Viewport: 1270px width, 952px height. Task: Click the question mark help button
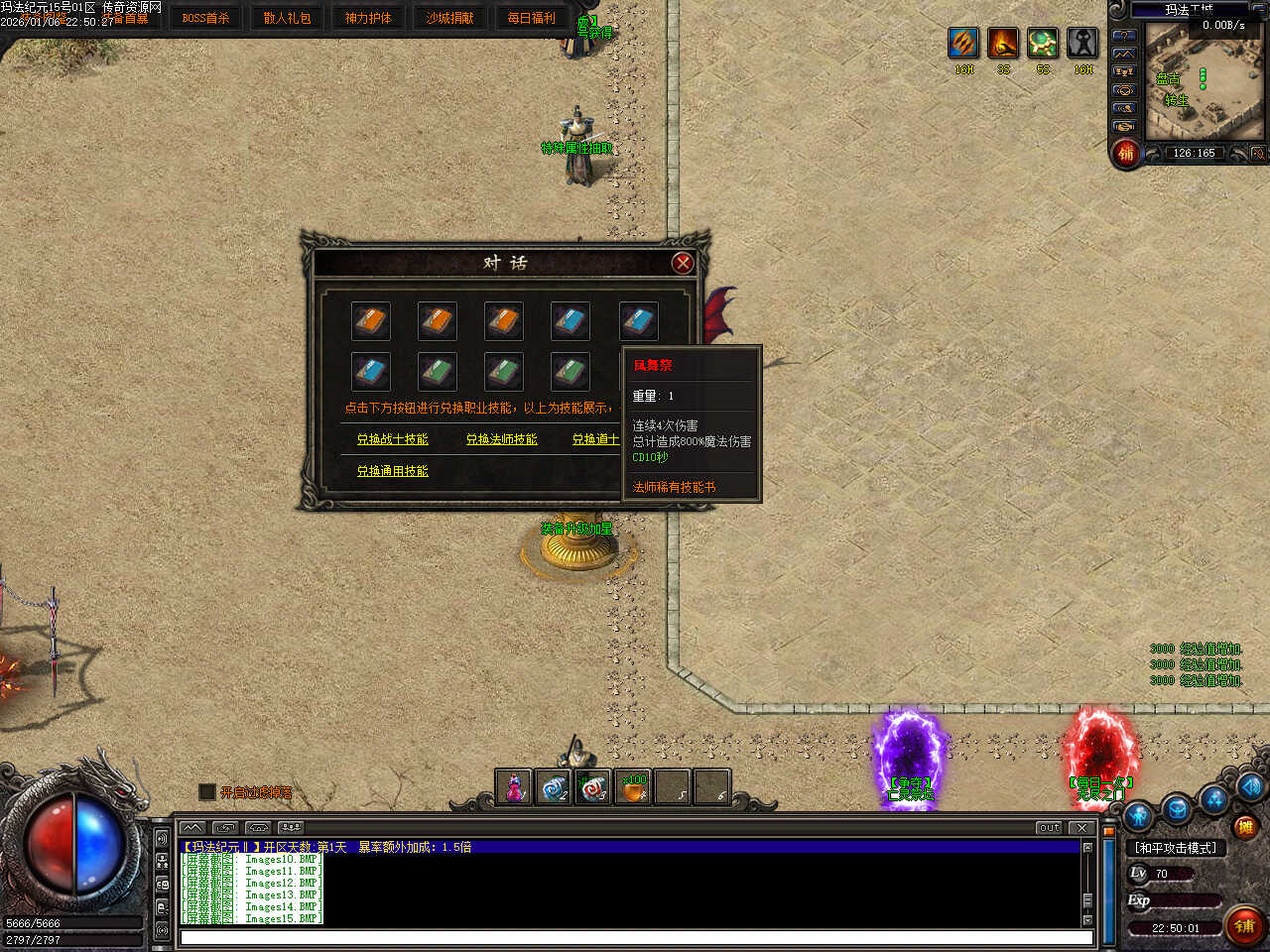pos(1124,35)
